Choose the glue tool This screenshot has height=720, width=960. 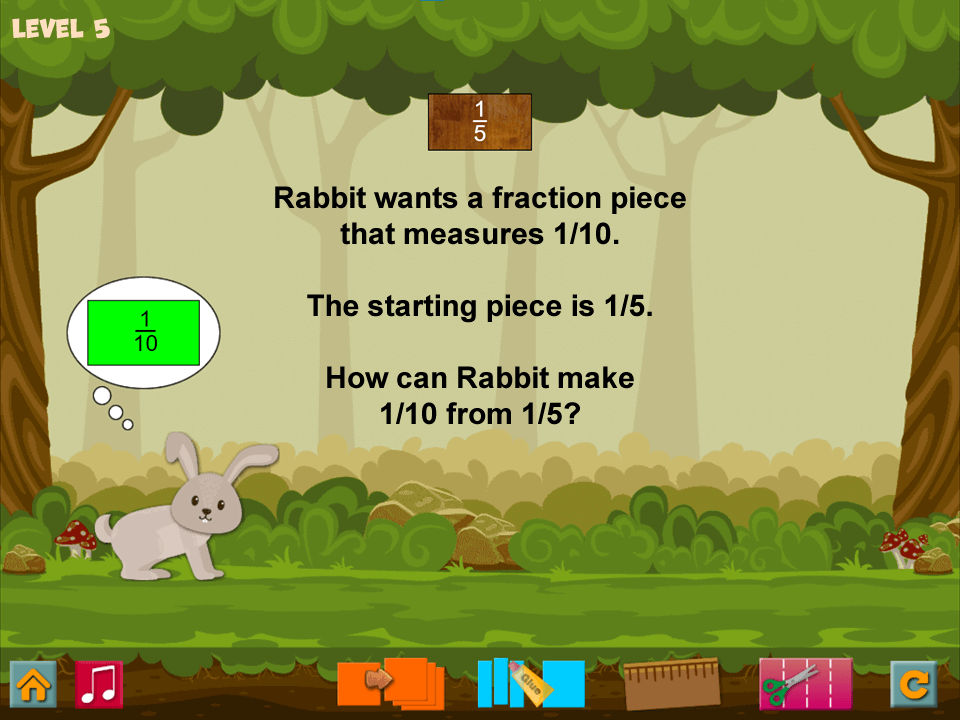(x=531, y=683)
